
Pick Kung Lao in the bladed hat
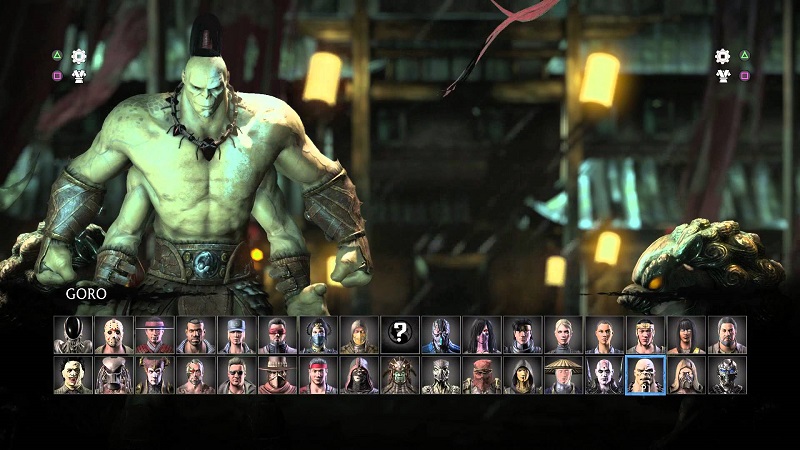pos(154,335)
